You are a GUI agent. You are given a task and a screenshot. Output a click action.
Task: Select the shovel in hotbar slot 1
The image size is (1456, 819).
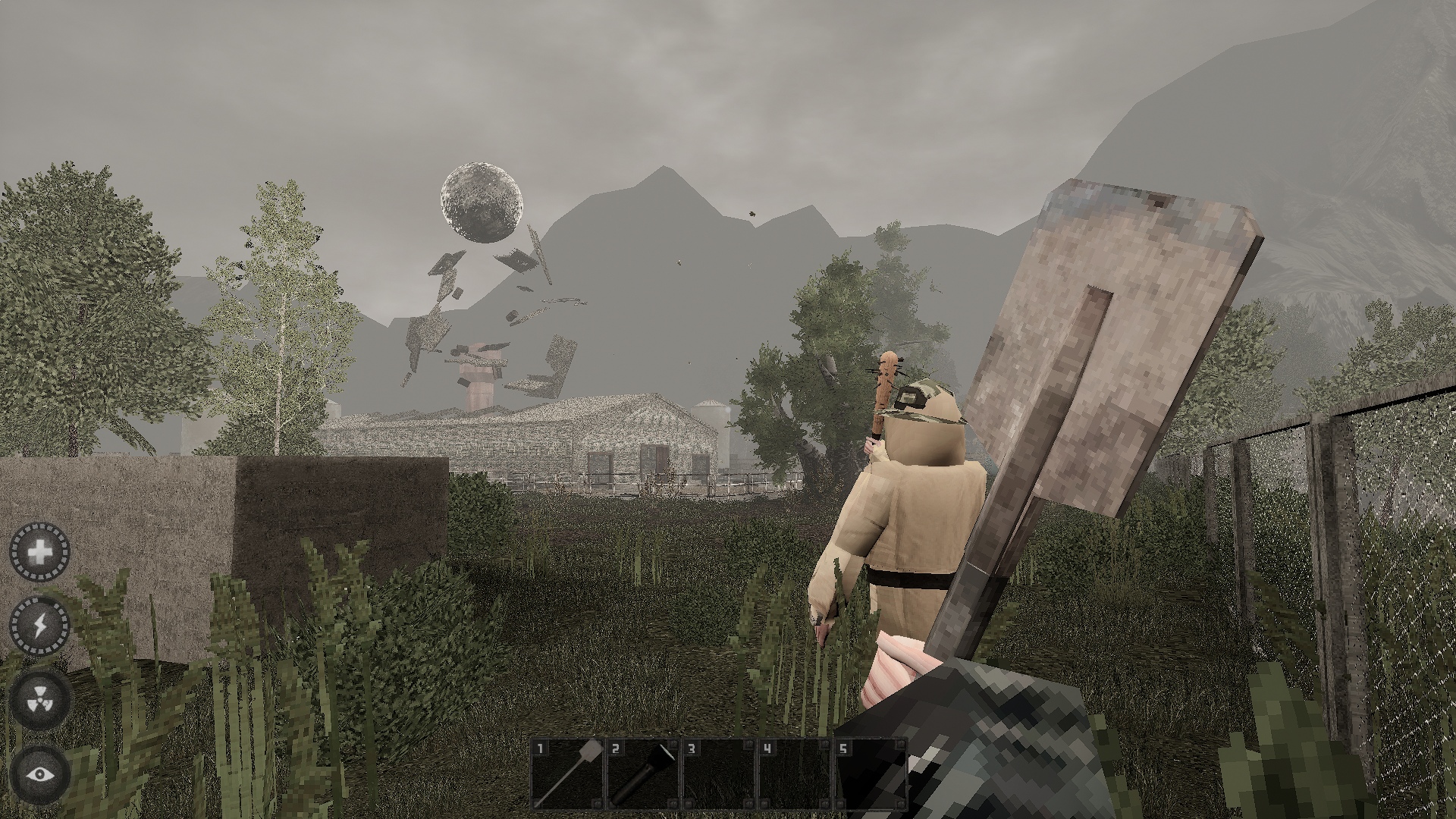point(567,774)
